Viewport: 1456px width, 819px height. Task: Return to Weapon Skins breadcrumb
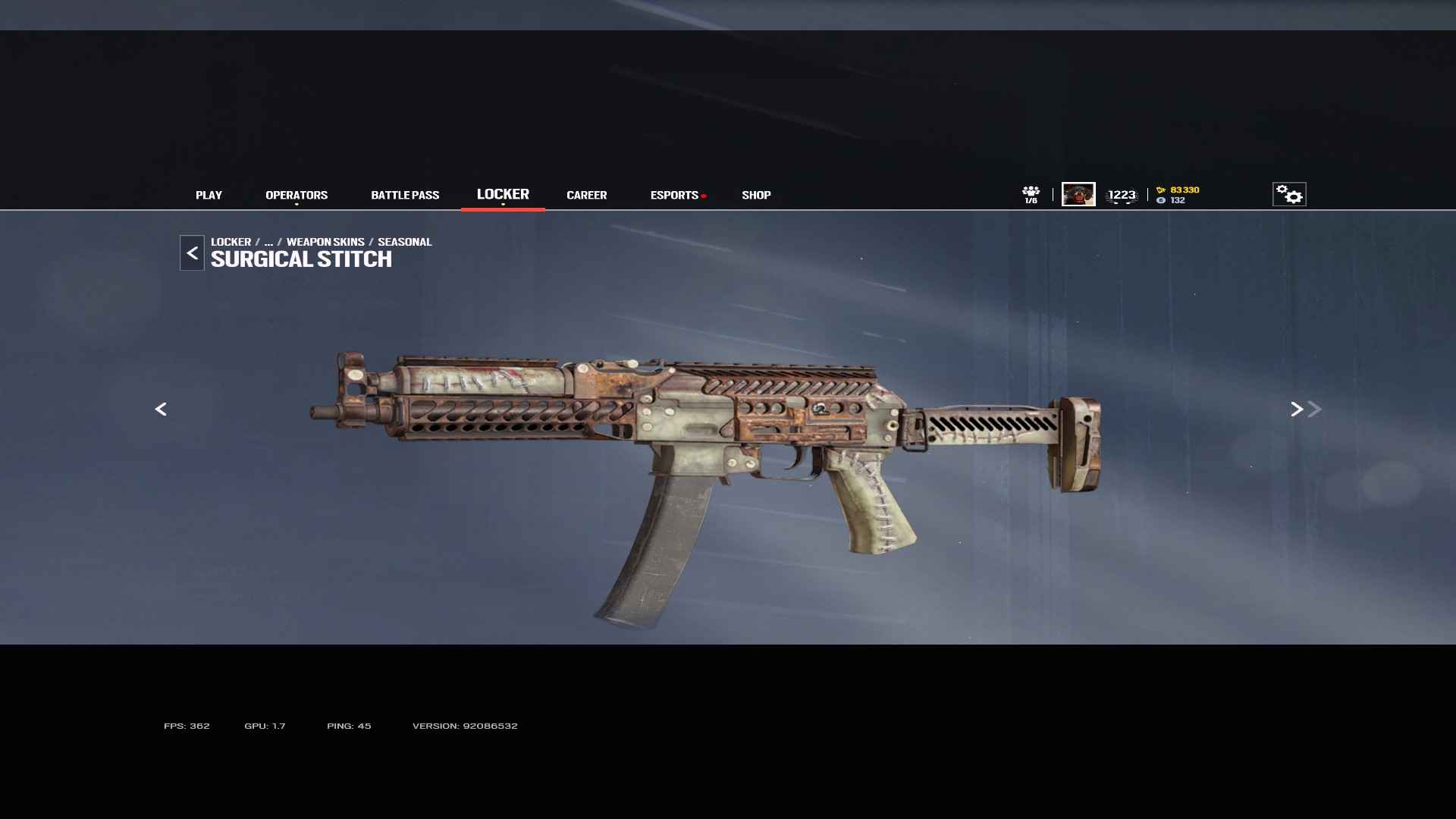click(x=325, y=242)
